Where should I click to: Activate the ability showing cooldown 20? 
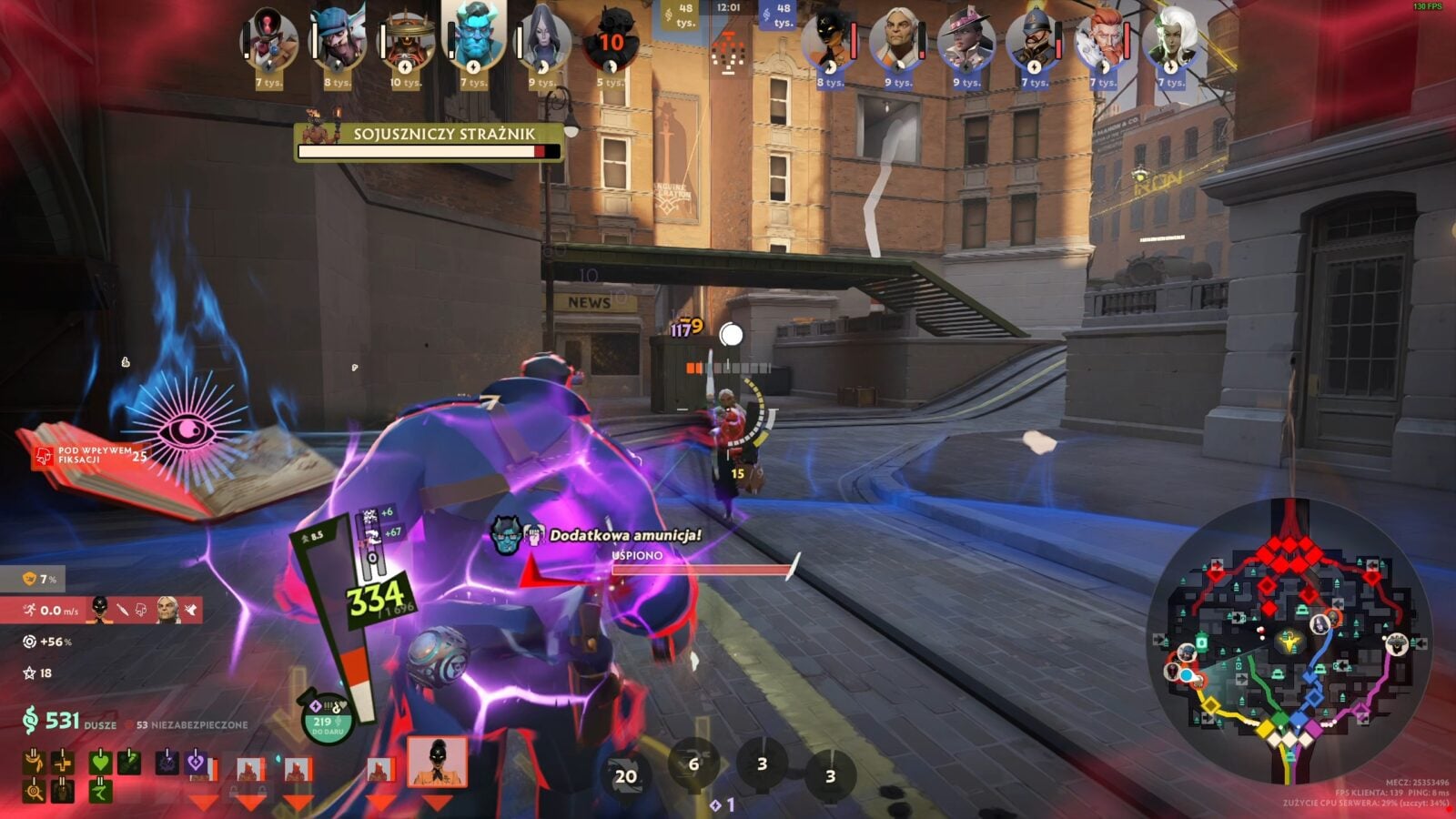click(626, 776)
